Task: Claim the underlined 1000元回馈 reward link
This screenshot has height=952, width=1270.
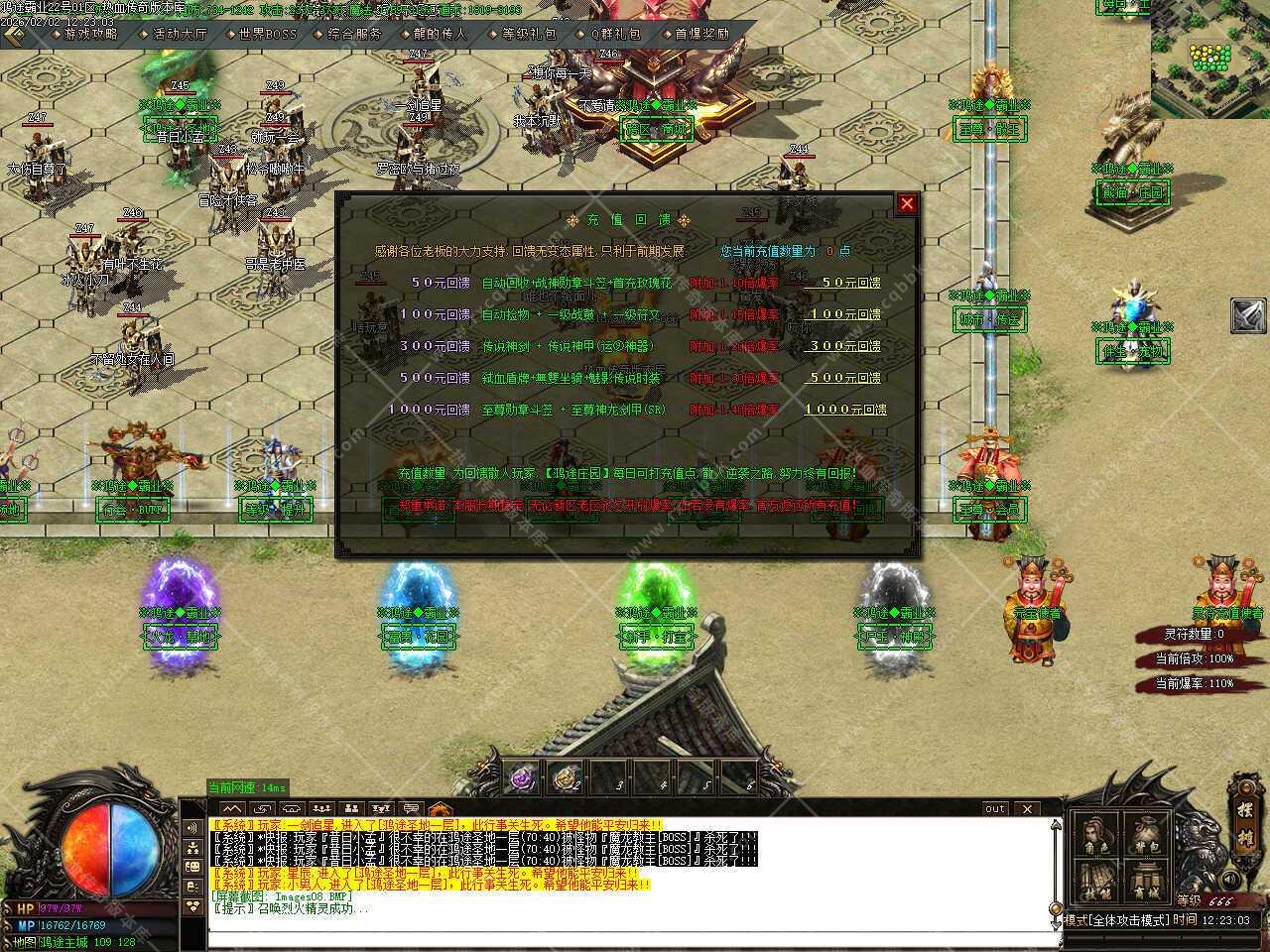Action: 844,410
